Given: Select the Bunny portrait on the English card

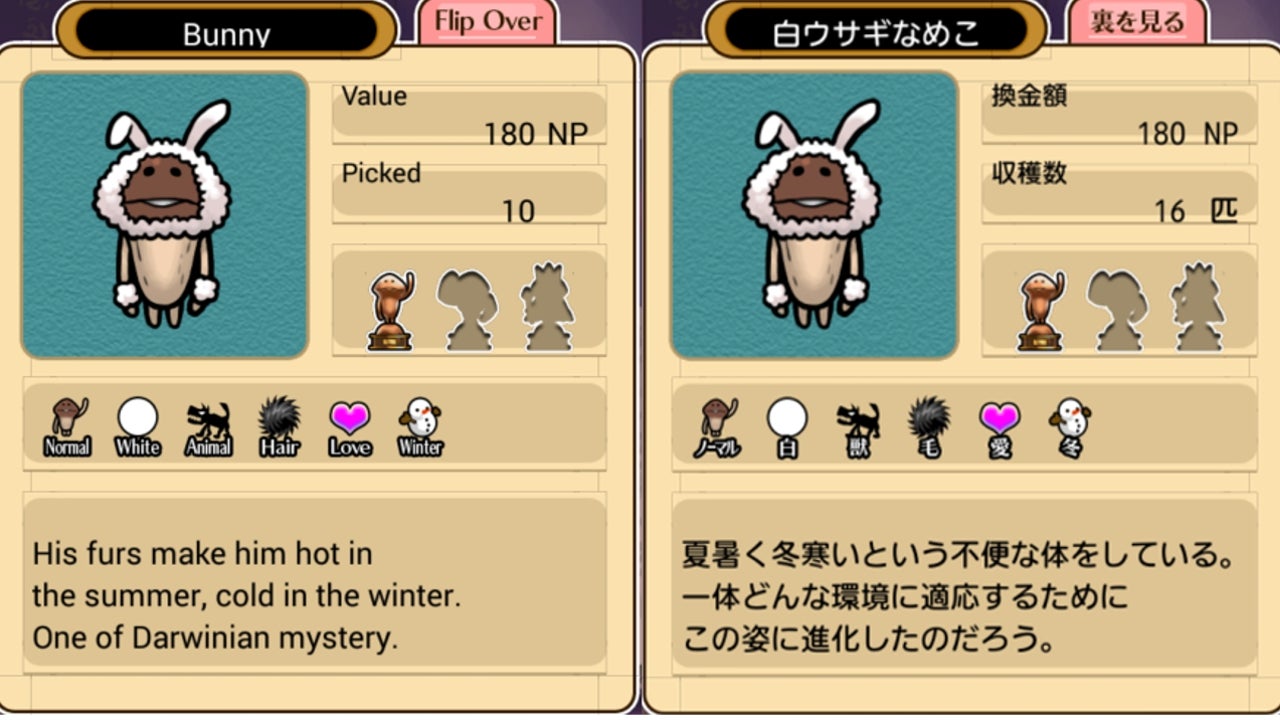Looking at the screenshot, I should 164,215.
